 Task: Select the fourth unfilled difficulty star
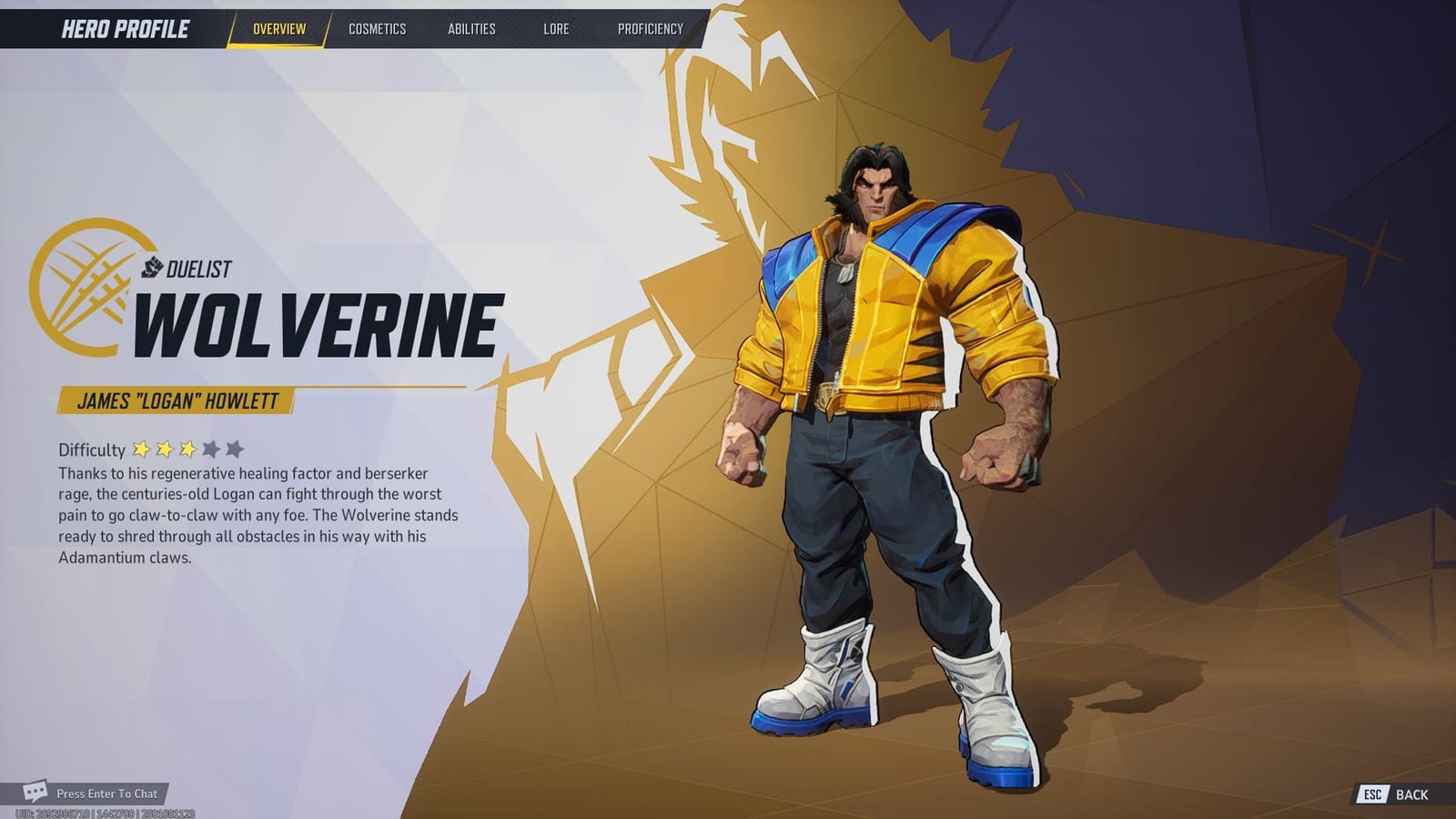(211, 448)
